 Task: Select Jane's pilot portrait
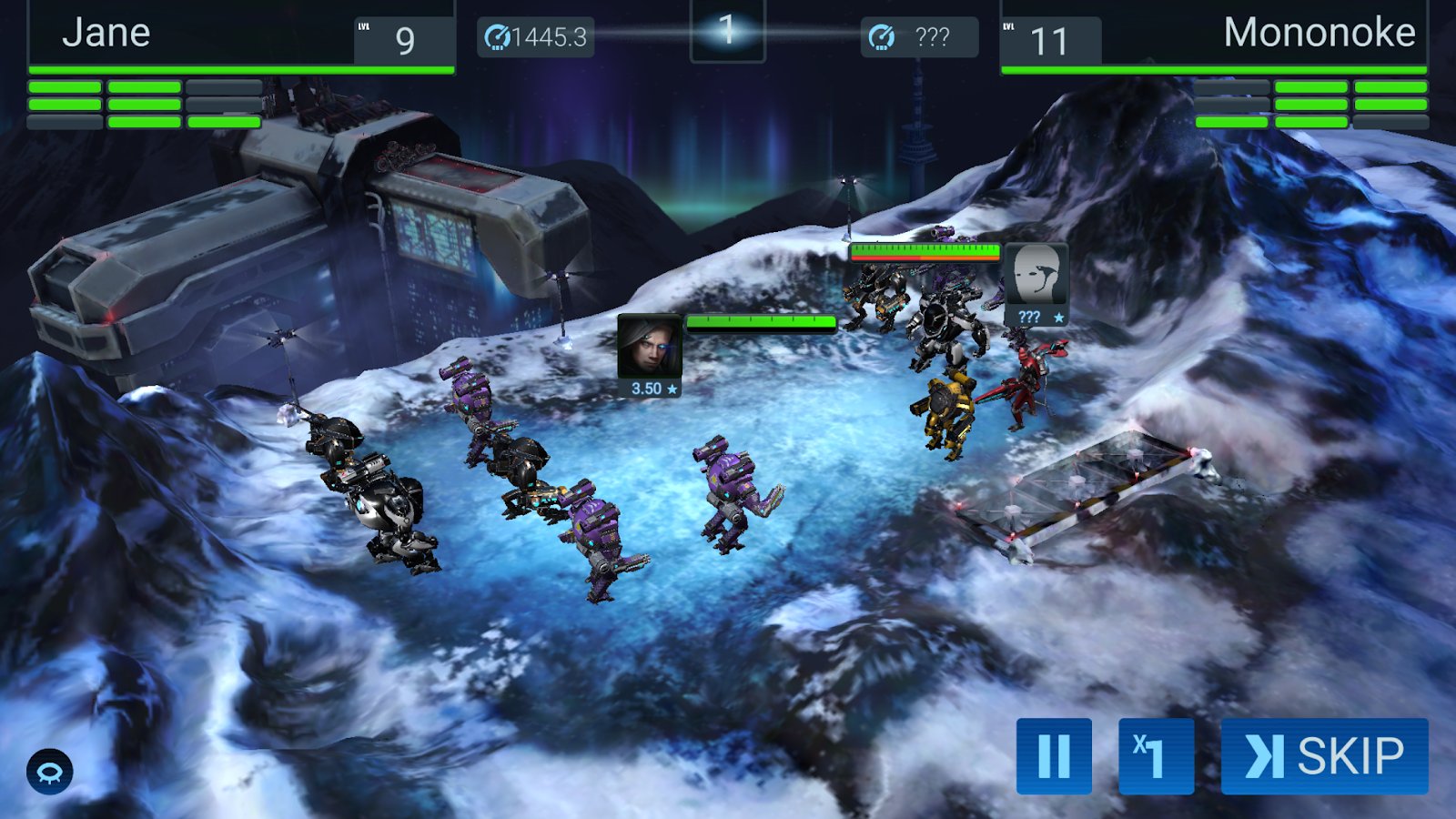pyautogui.click(x=649, y=347)
